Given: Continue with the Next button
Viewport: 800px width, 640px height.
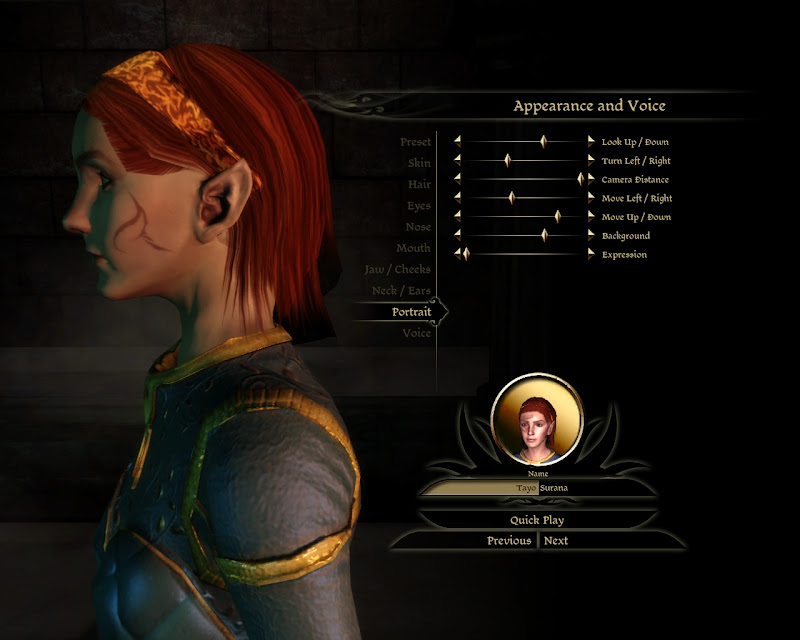Looking at the screenshot, I should pyautogui.click(x=556, y=541).
